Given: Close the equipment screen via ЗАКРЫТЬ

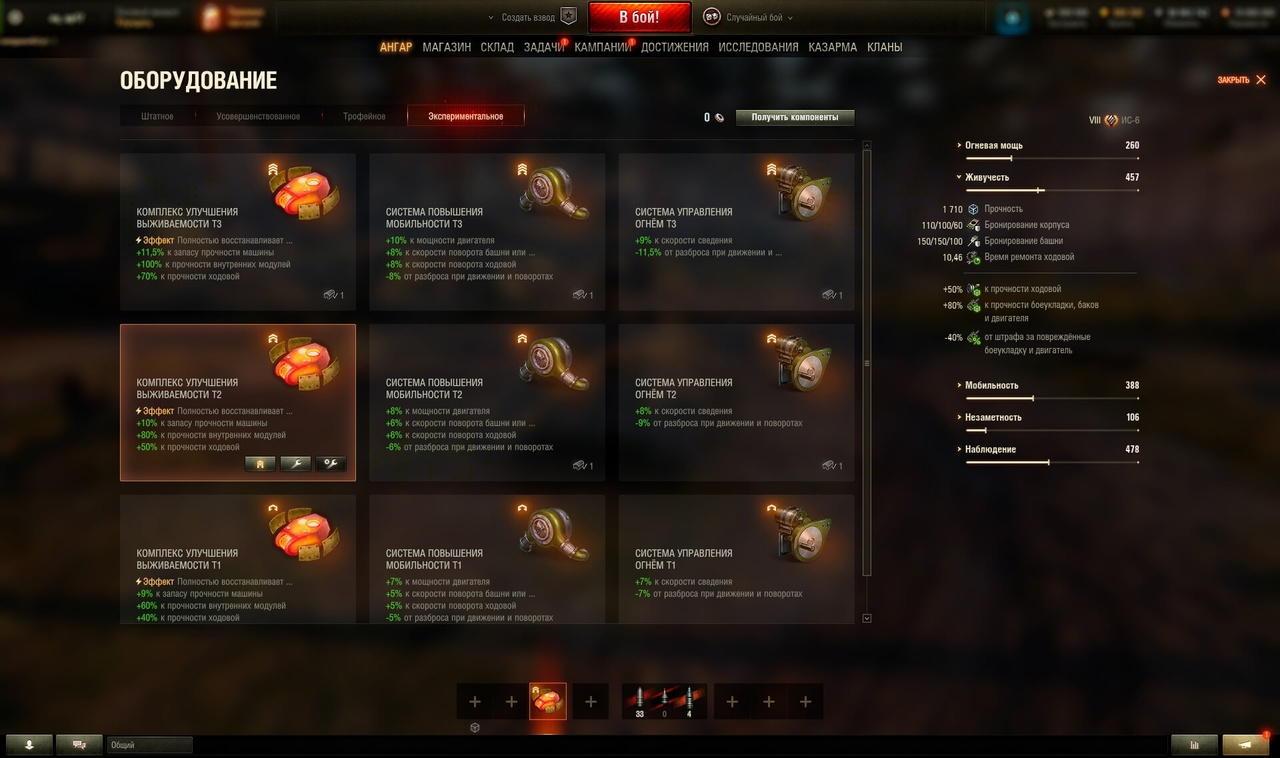Looking at the screenshot, I should (x=1241, y=80).
